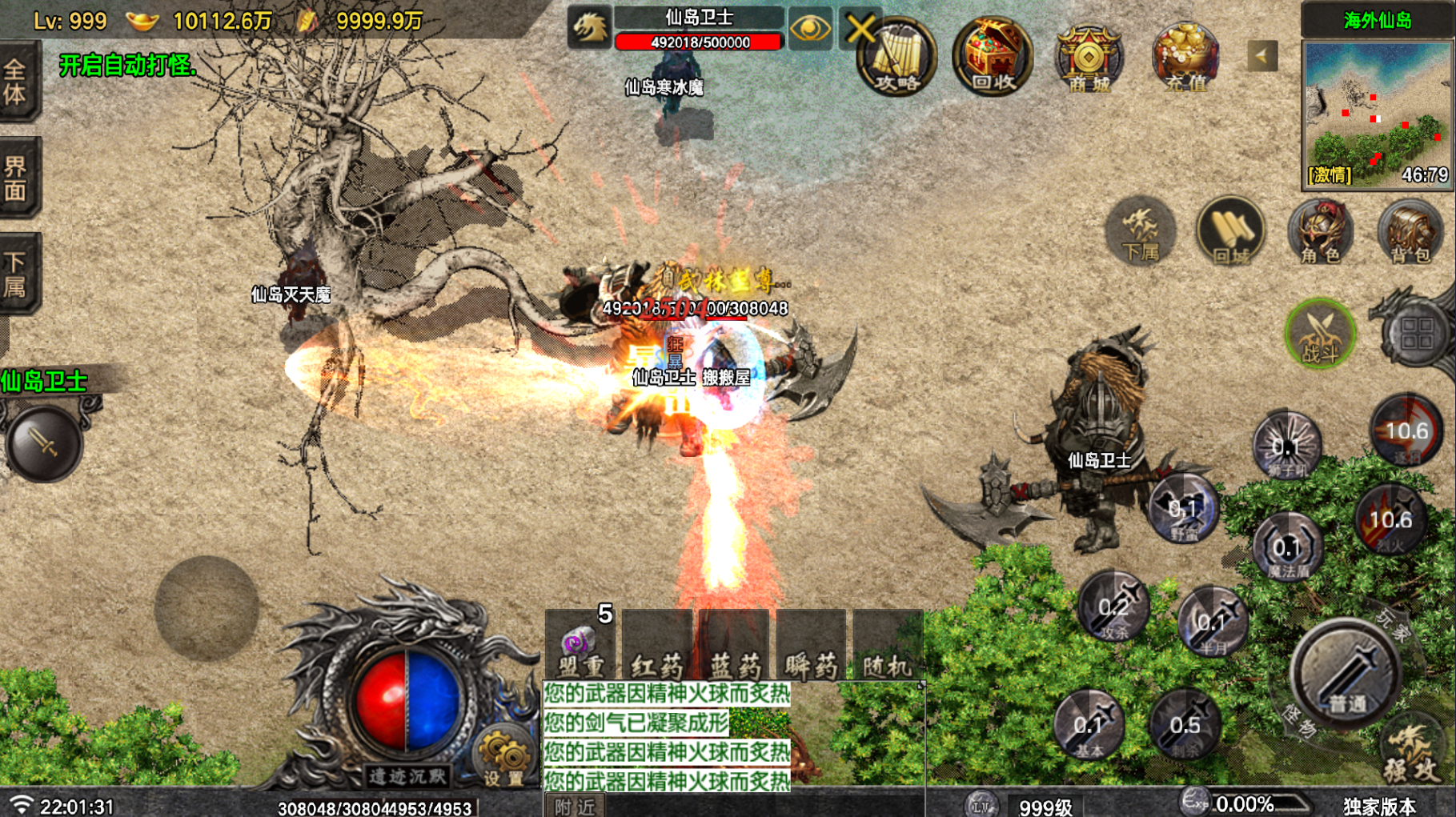The width and height of the screenshot is (1456, 817).
Task: Open the 回收 treasure chest icon
Action: [x=992, y=58]
